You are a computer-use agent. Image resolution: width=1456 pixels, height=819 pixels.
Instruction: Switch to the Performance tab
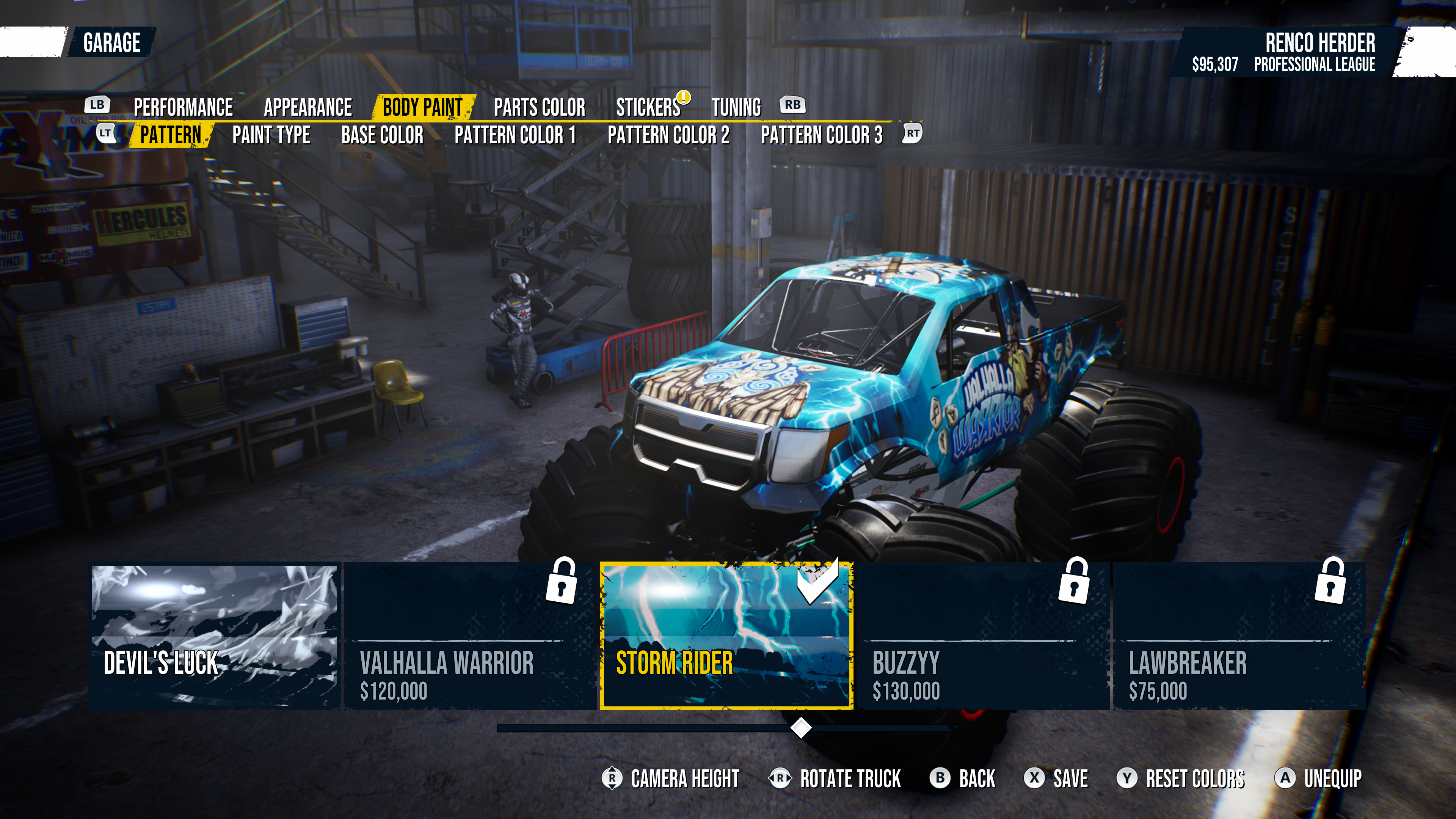(x=183, y=107)
